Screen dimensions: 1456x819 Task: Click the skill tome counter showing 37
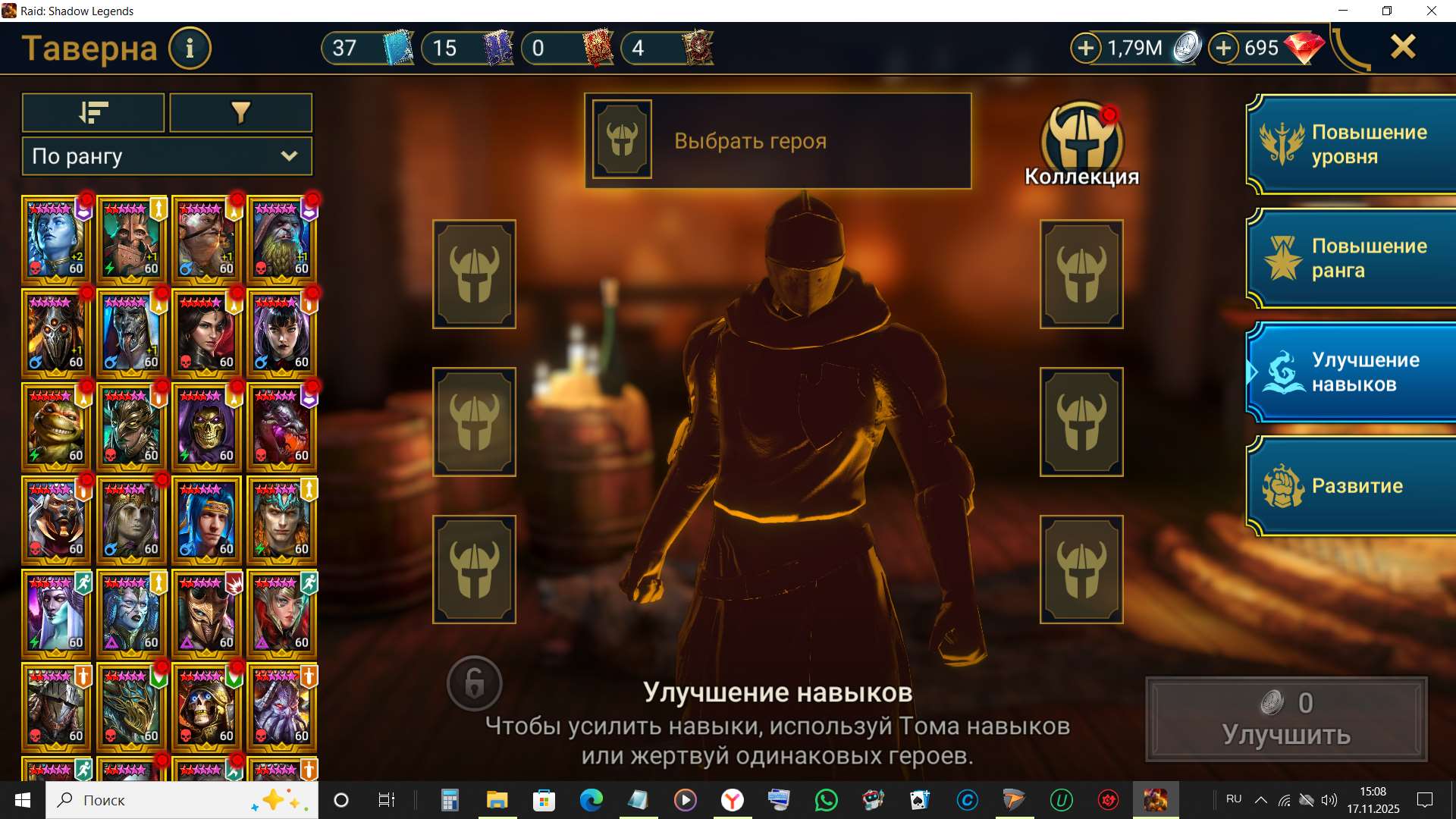tap(366, 48)
